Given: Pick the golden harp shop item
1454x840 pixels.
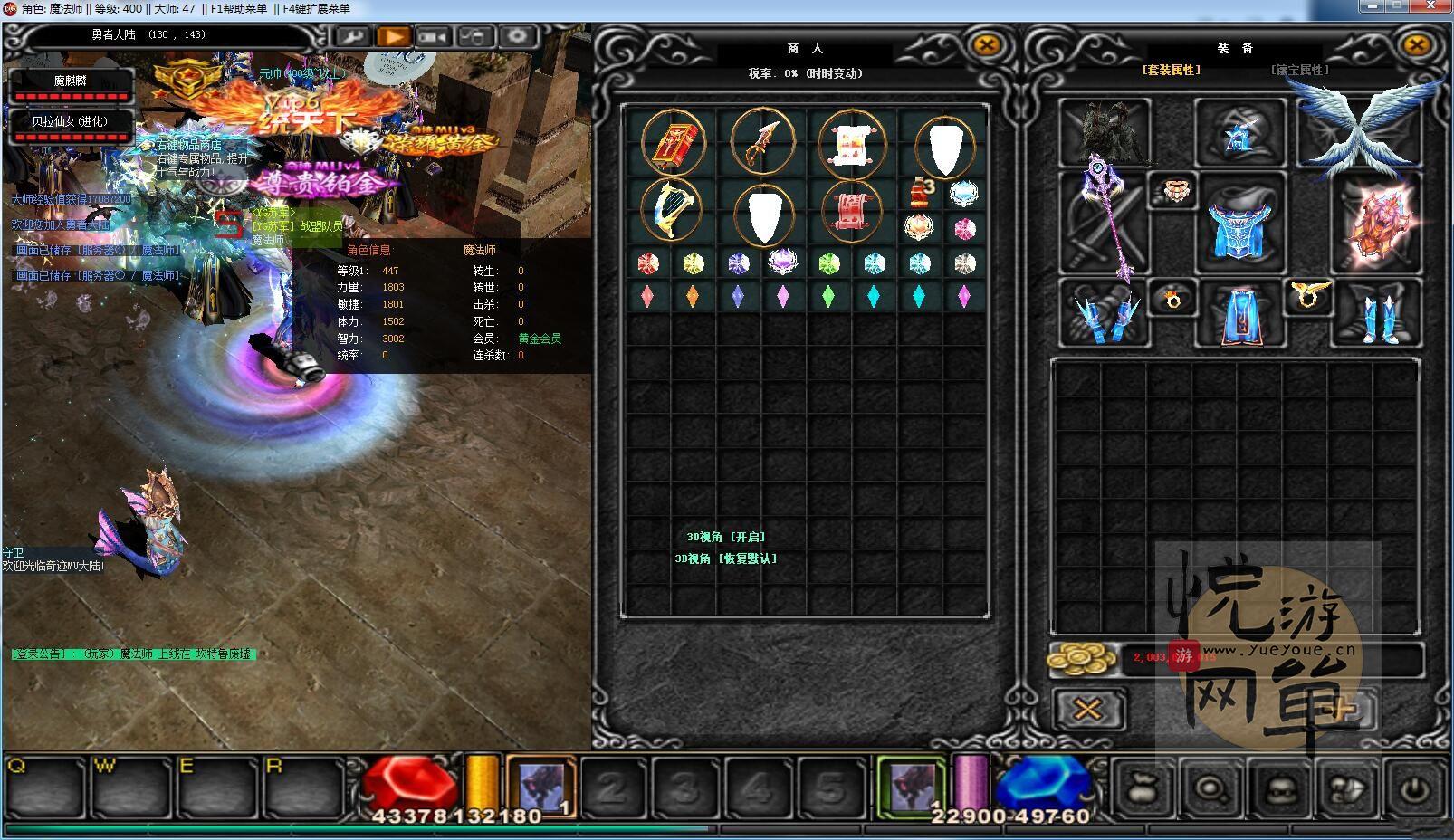Looking at the screenshot, I should pyautogui.click(x=671, y=209).
